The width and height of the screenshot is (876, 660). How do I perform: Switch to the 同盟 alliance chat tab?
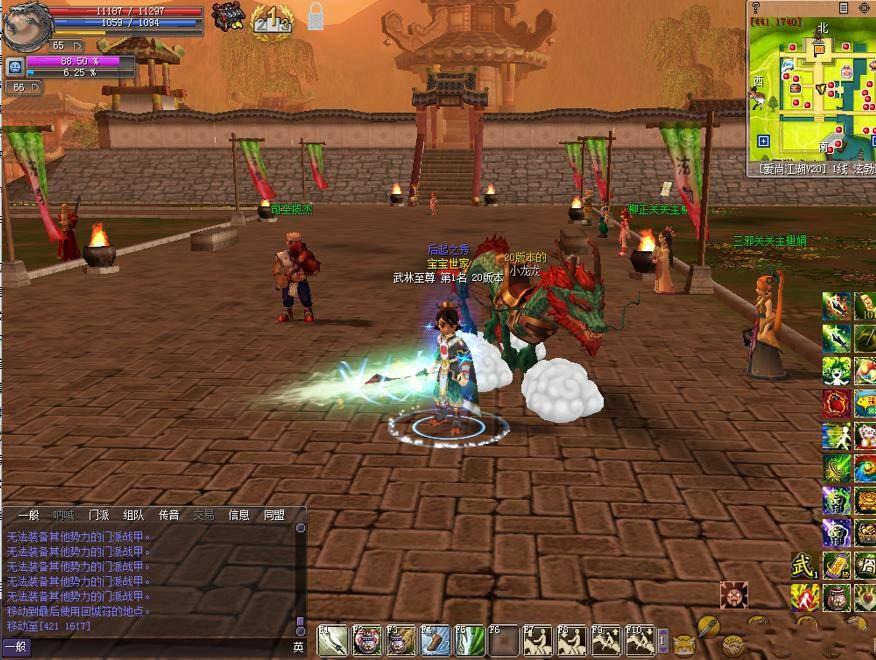tap(274, 515)
